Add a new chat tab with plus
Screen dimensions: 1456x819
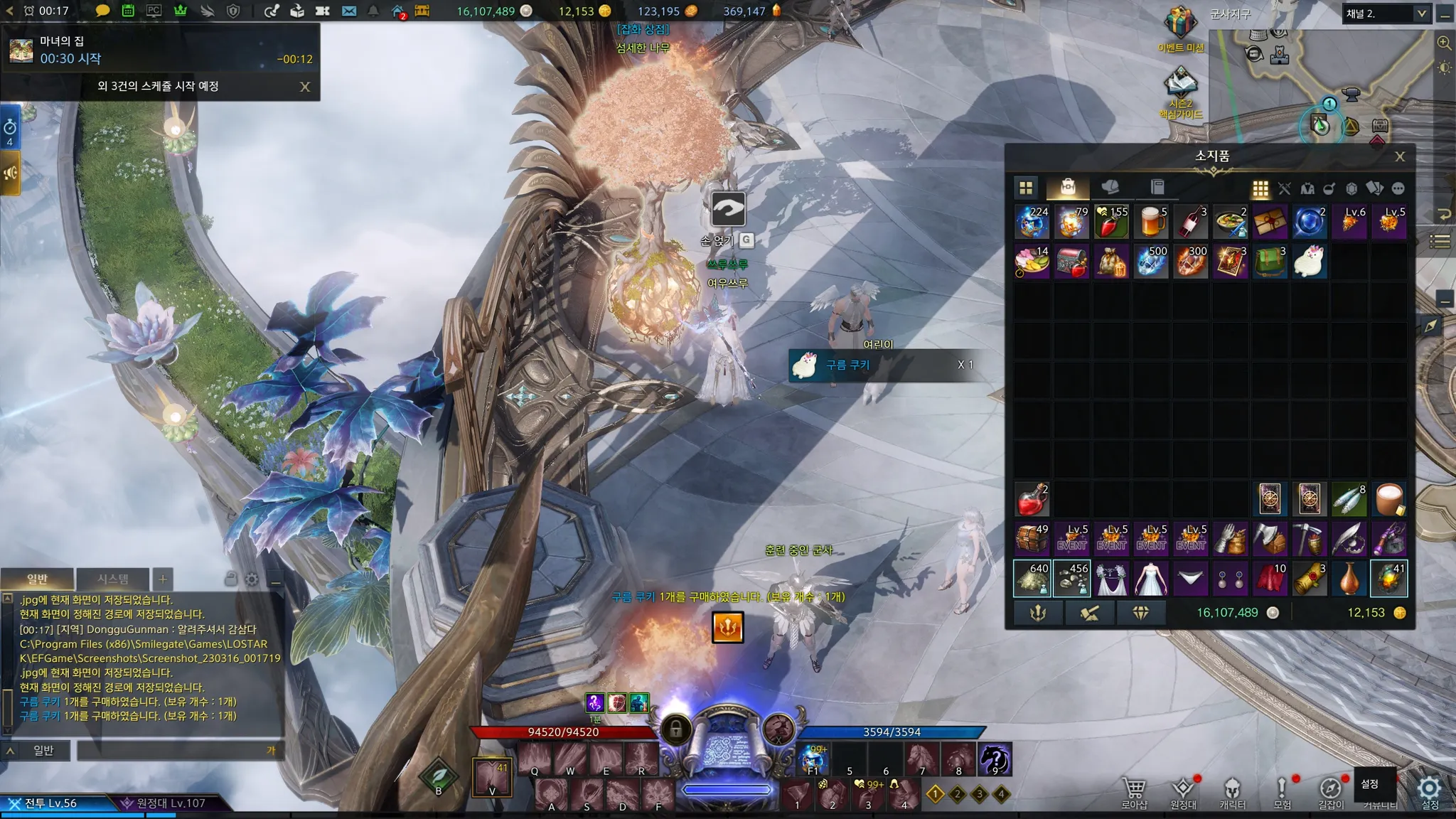pyautogui.click(x=163, y=579)
